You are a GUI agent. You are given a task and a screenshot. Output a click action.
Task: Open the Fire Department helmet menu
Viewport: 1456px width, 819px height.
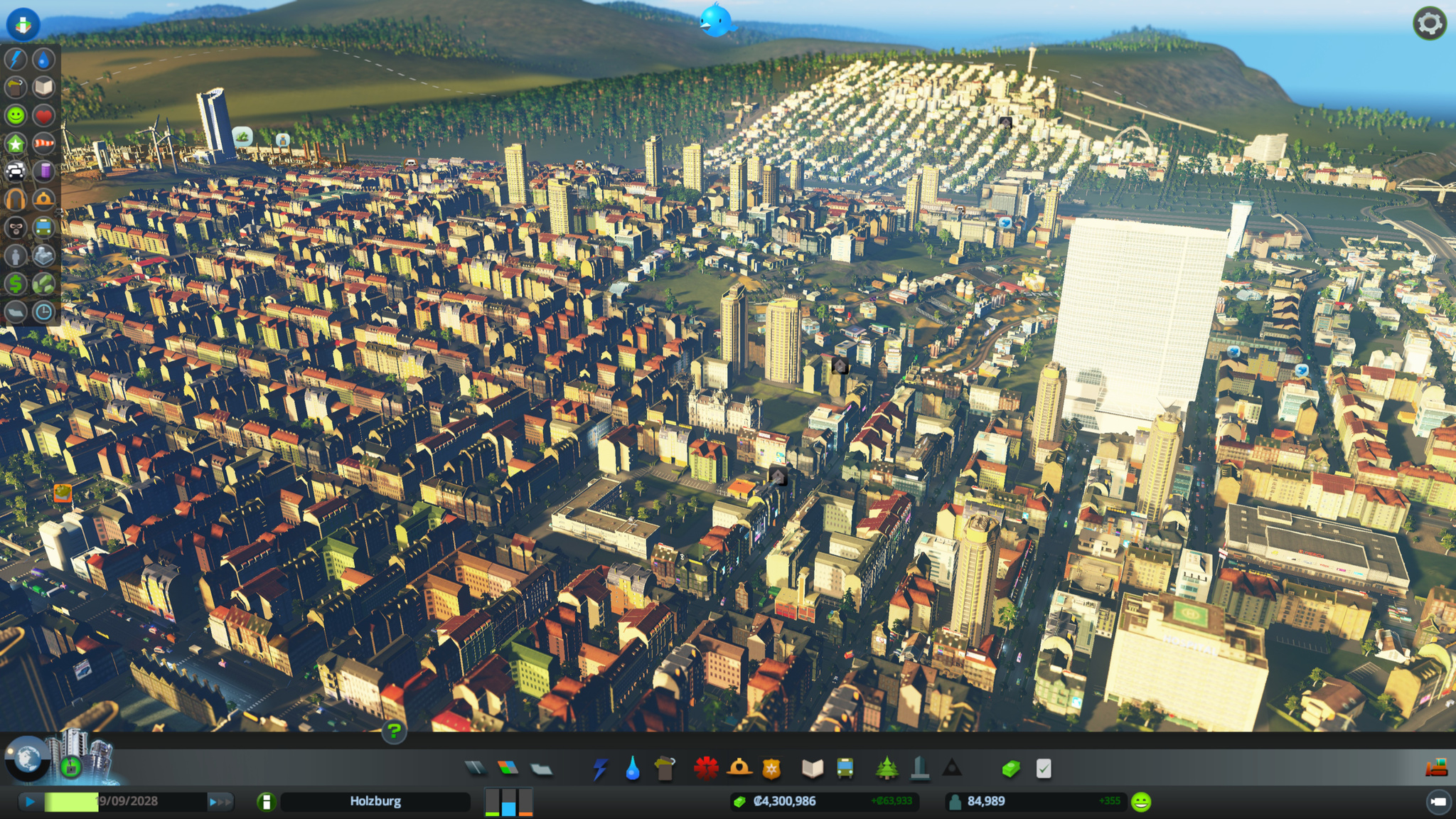pos(739,768)
